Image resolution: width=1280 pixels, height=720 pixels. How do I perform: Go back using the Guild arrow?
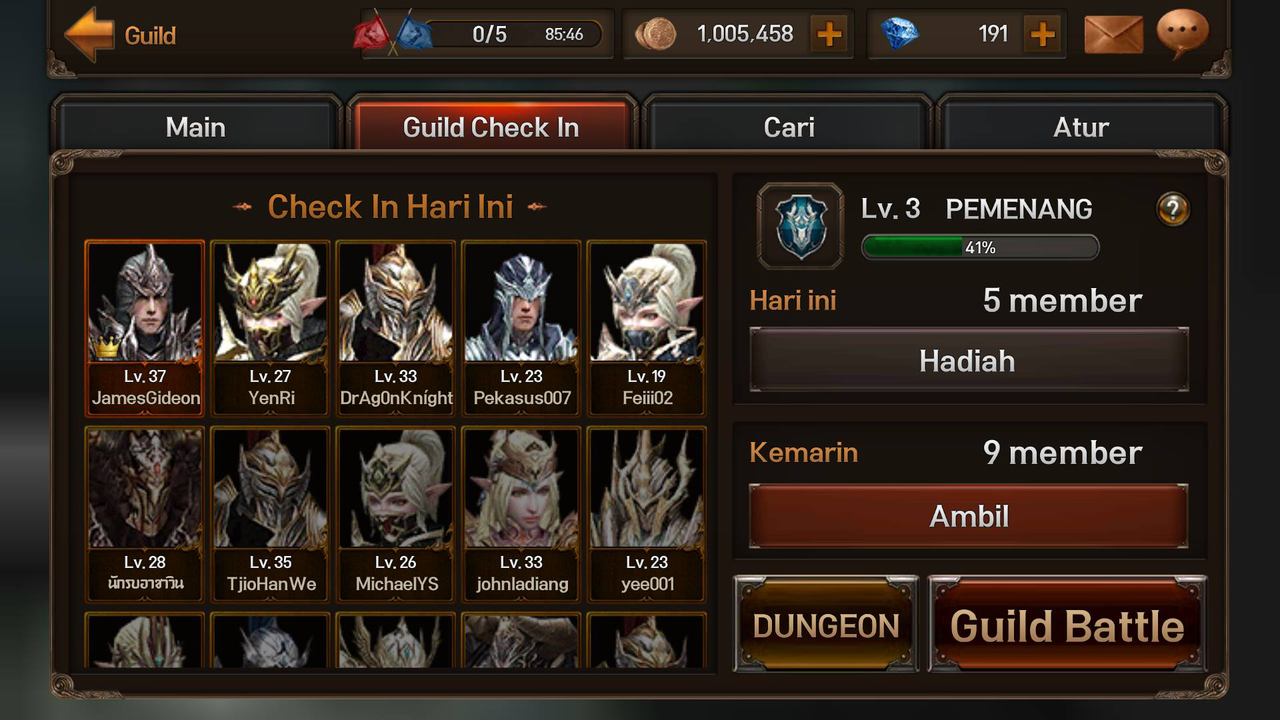tap(89, 35)
